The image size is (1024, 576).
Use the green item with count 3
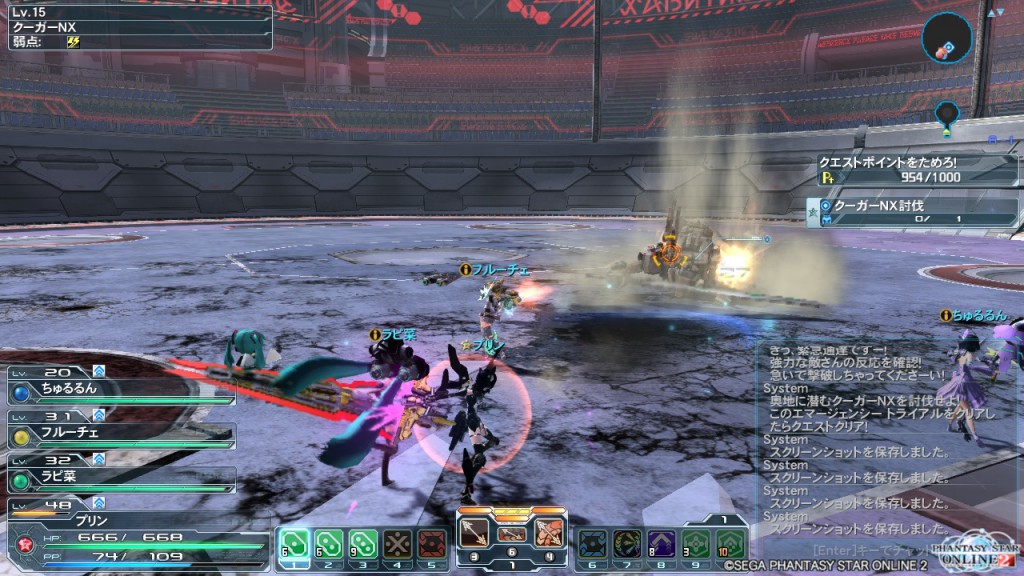click(x=696, y=544)
